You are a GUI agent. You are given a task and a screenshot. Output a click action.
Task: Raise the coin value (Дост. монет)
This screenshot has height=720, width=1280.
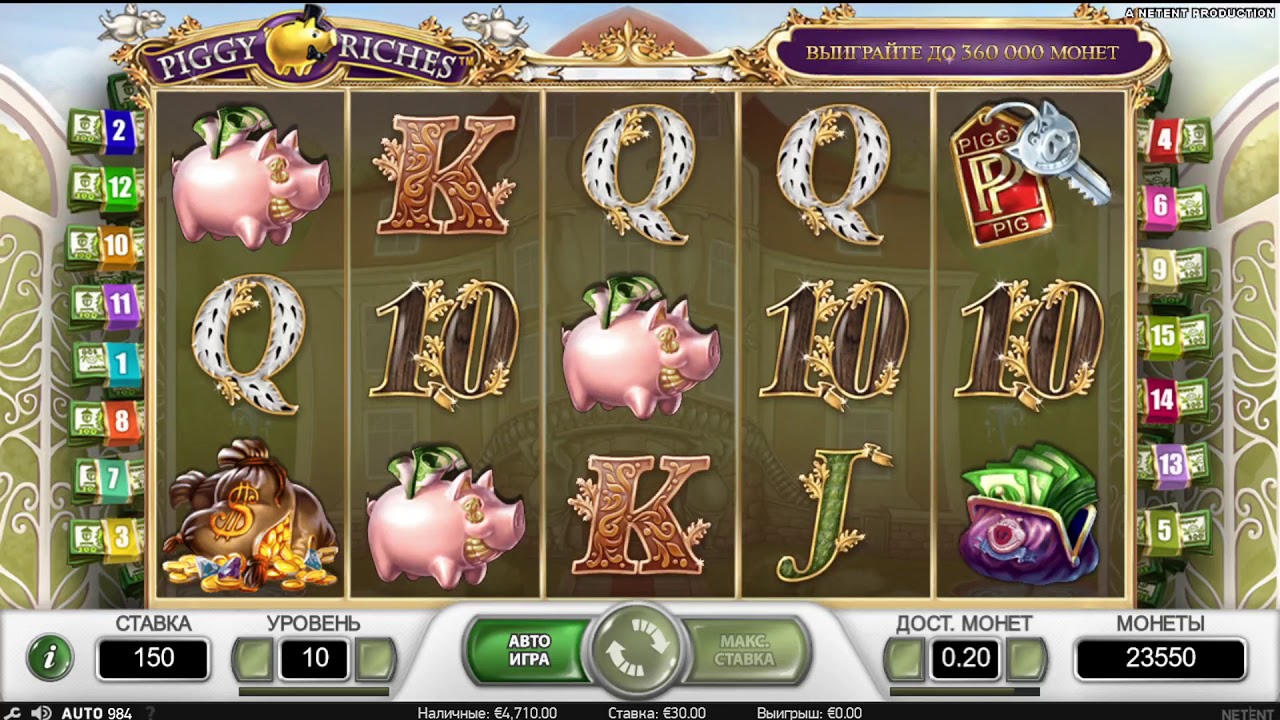1027,659
